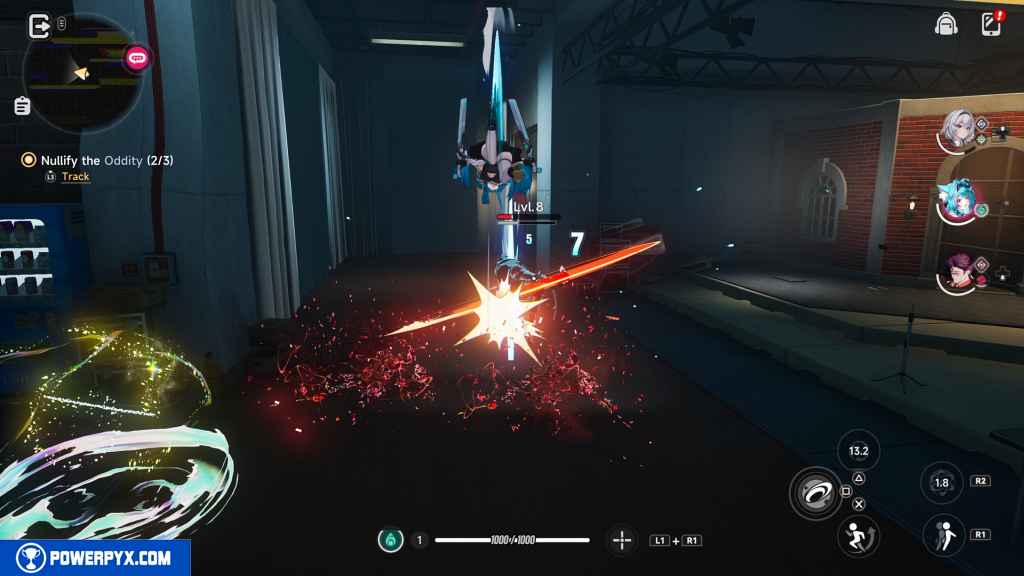Activate the dodge dash figure button
Image resolution: width=1024 pixels, height=576 pixels.
(x=942, y=535)
